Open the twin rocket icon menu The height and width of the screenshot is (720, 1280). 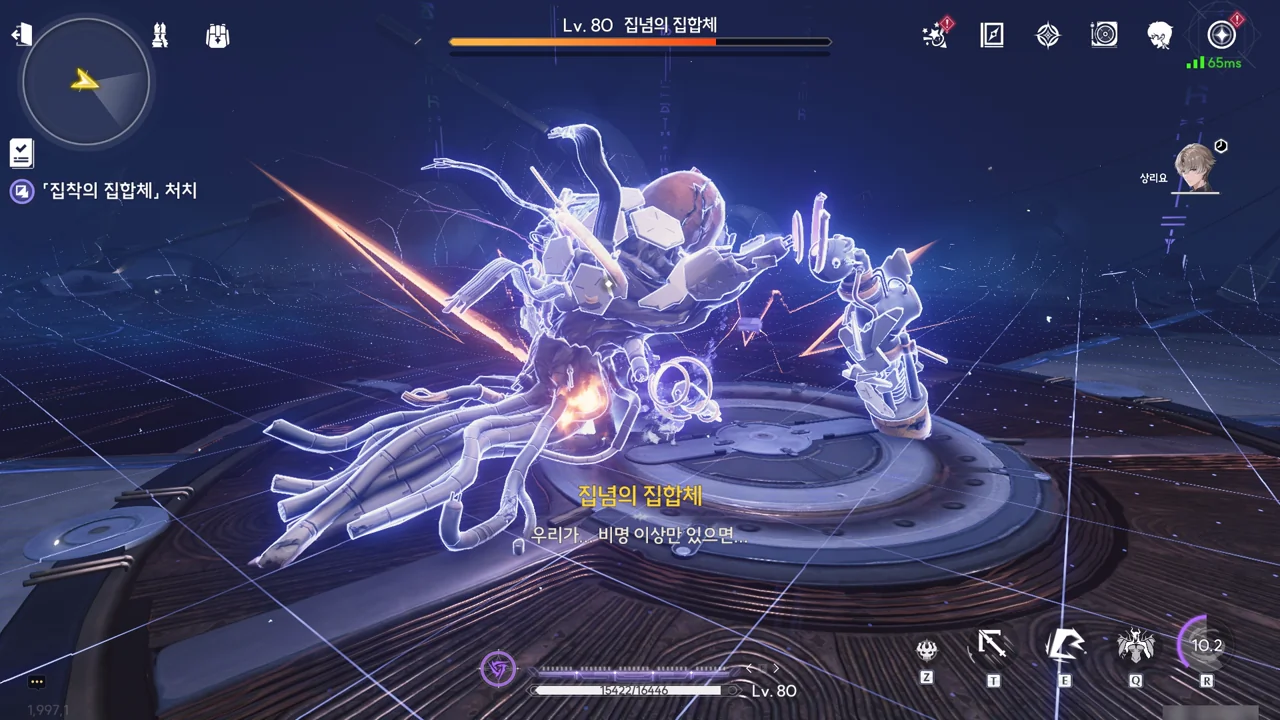160,35
